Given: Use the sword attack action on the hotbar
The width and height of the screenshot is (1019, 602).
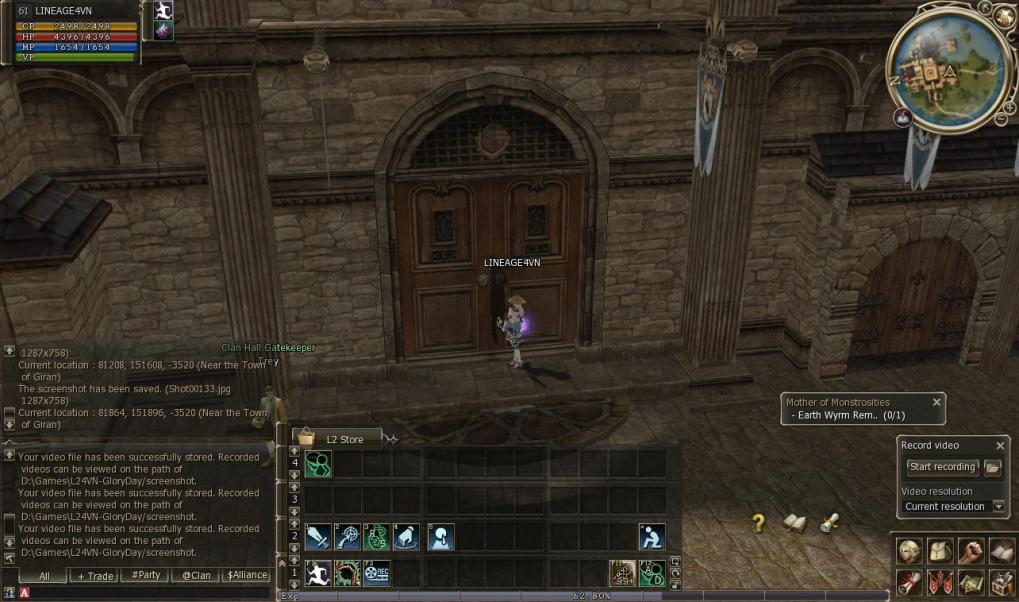Looking at the screenshot, I should pos(318,537).
